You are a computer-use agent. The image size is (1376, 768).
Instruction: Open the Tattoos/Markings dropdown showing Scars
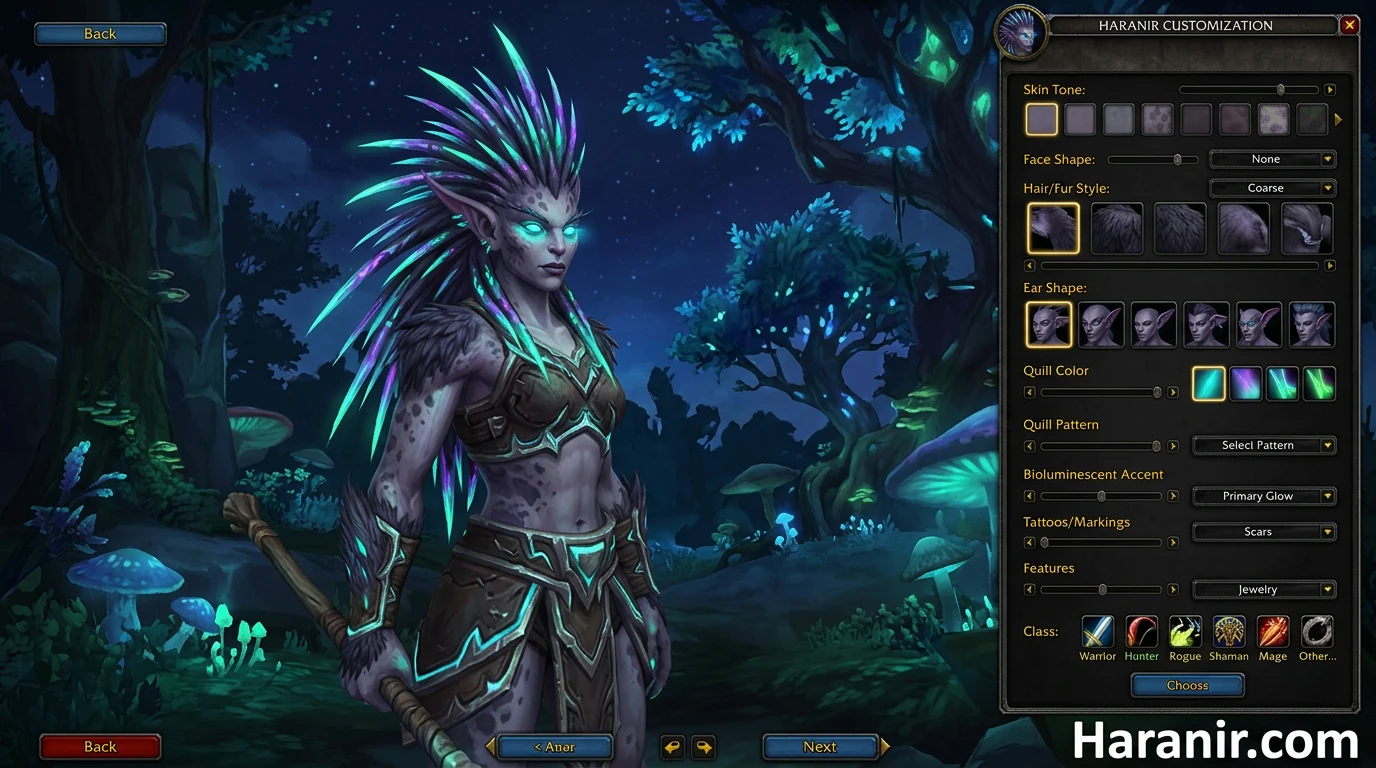pos(1263,531)
